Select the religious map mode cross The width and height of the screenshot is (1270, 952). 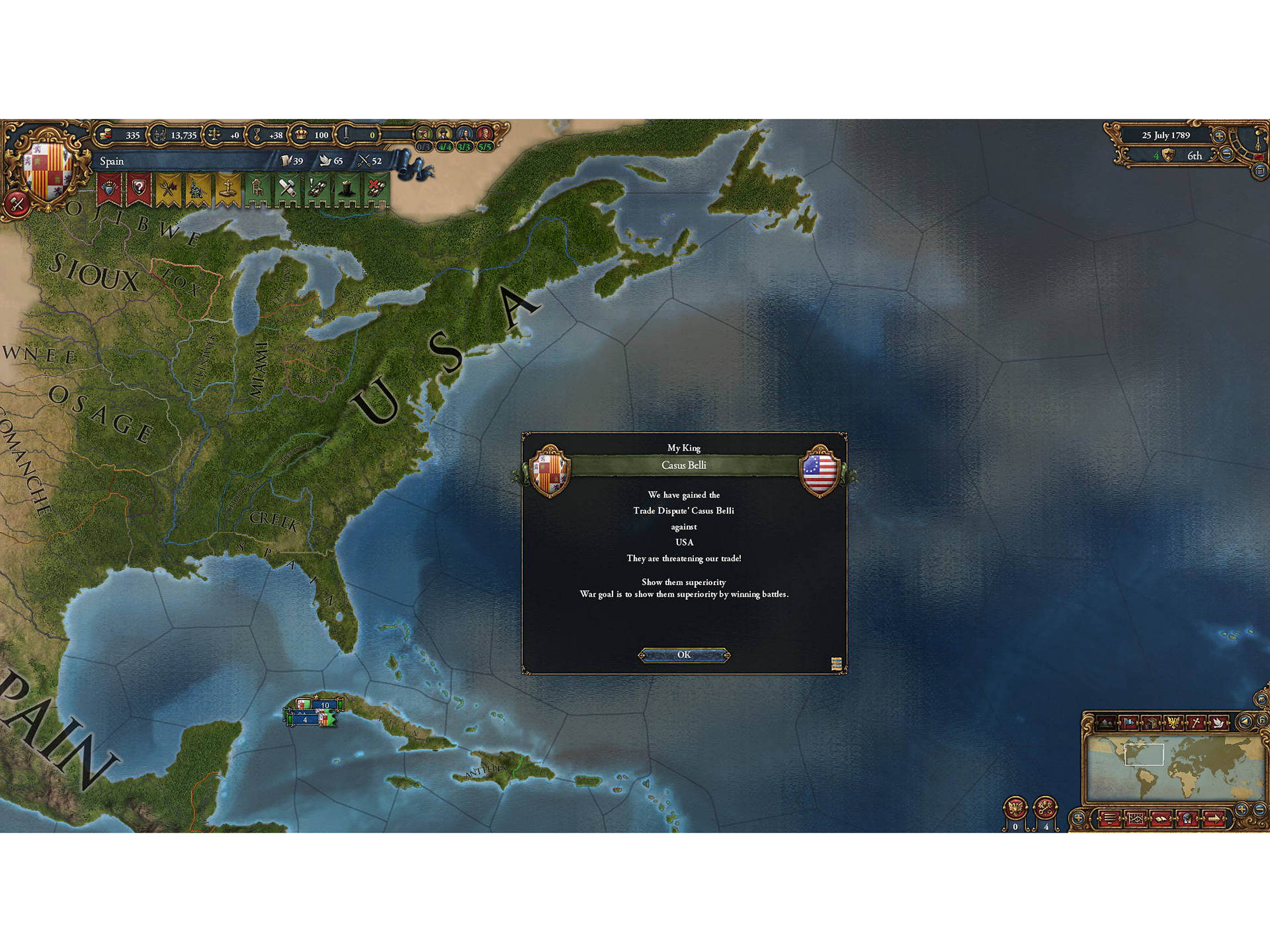pos(1196,724)
